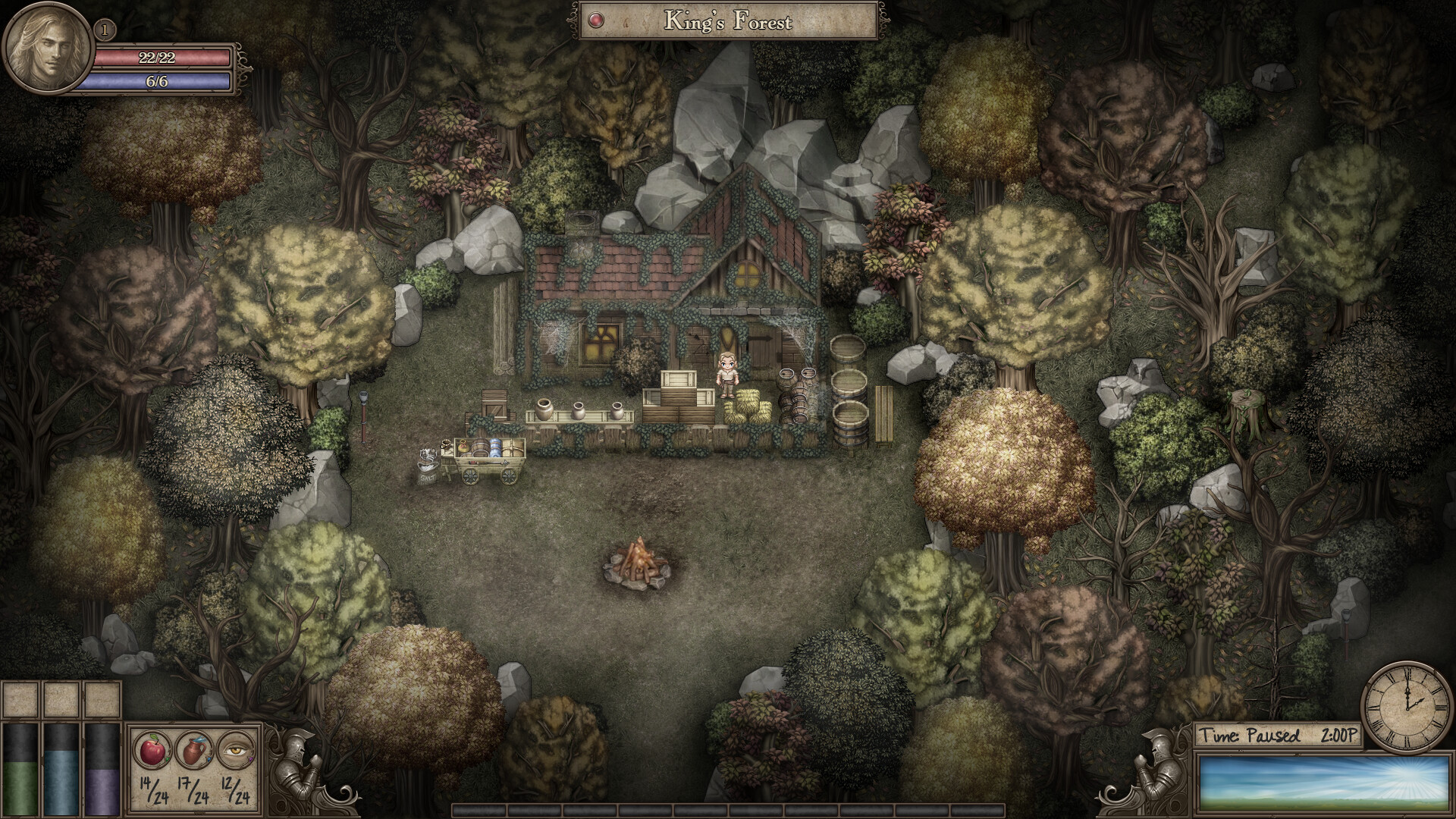Click the first empty quickslot square
The image size is (1456, 819).
pos(20,698)
